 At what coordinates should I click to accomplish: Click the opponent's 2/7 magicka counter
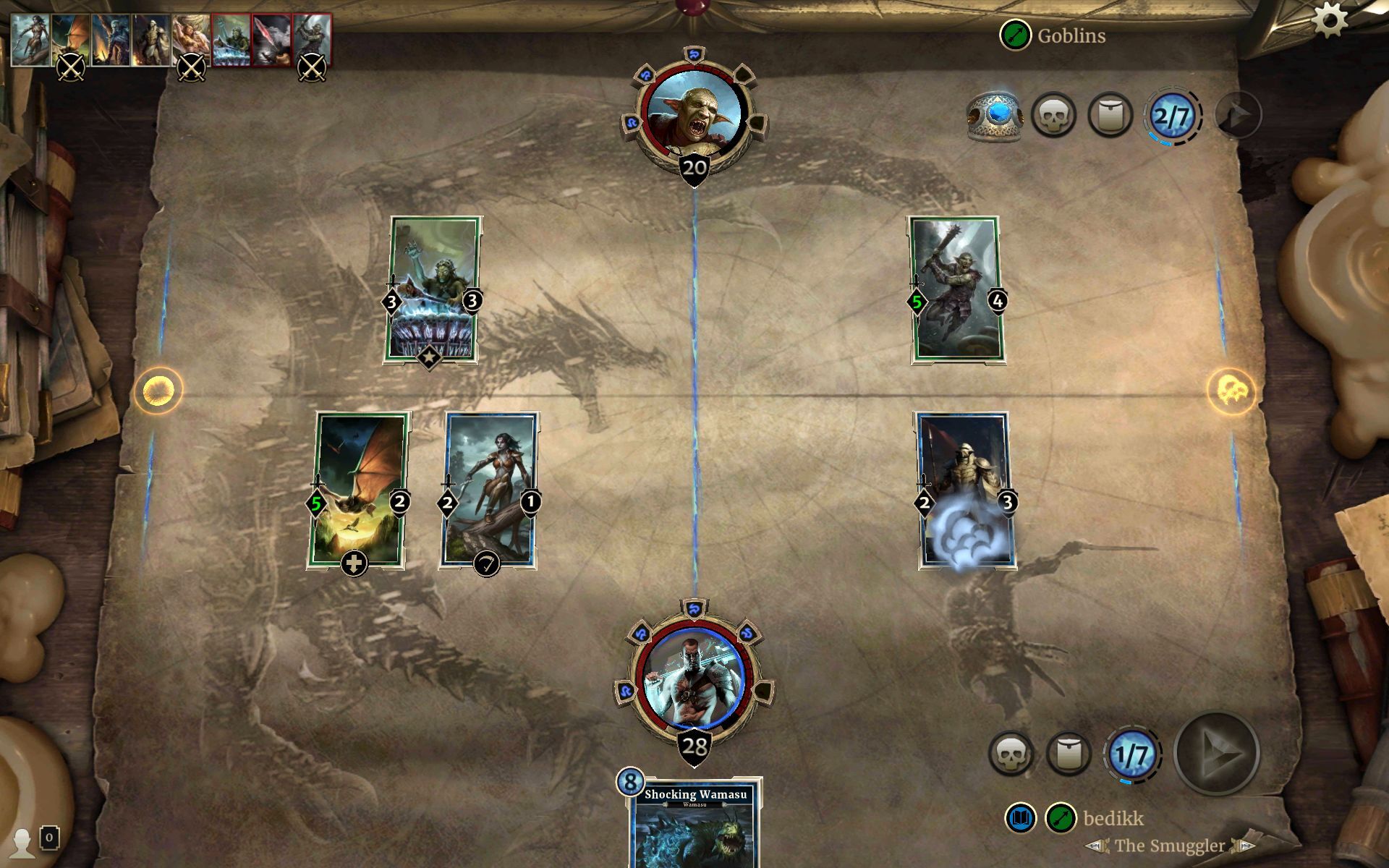coord(1173,116)
